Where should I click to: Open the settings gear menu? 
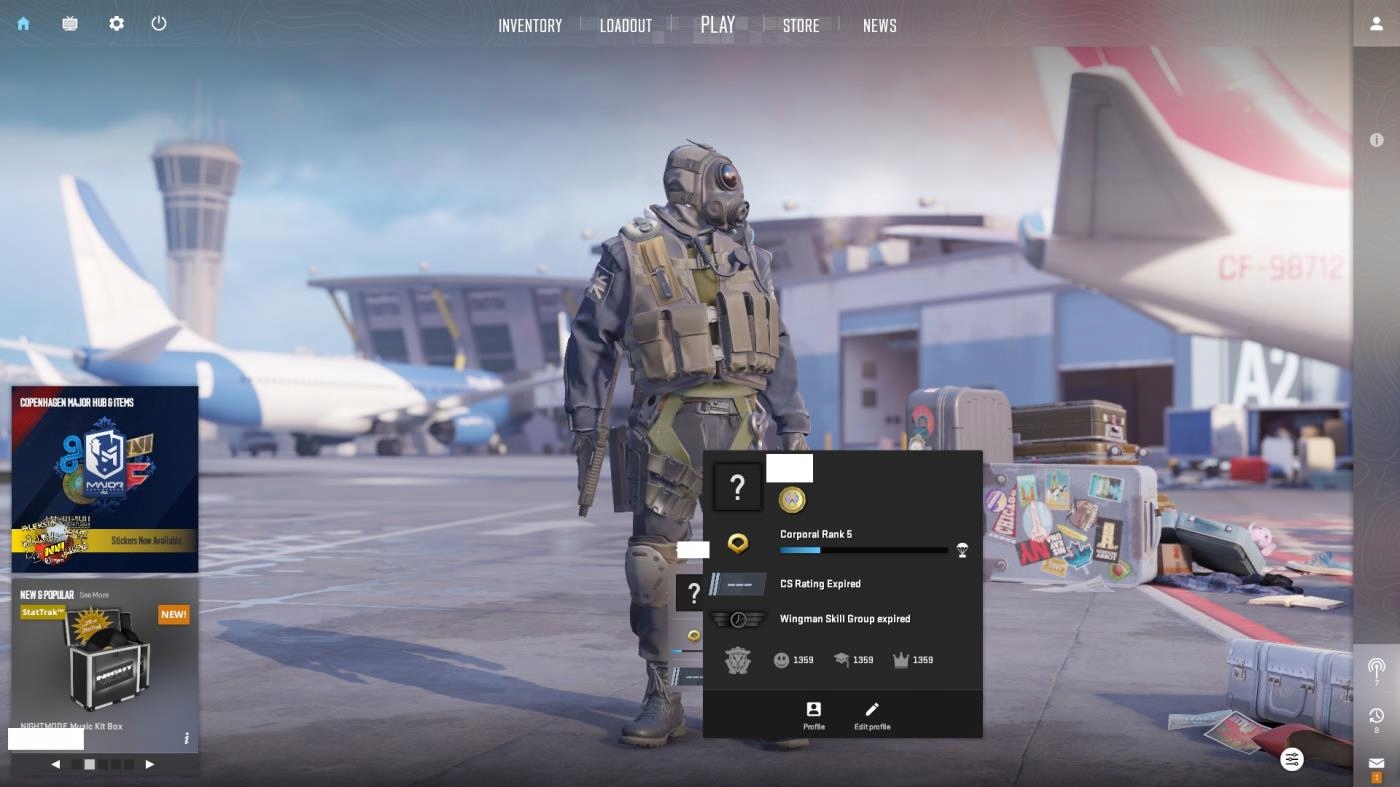pos(117,24)
